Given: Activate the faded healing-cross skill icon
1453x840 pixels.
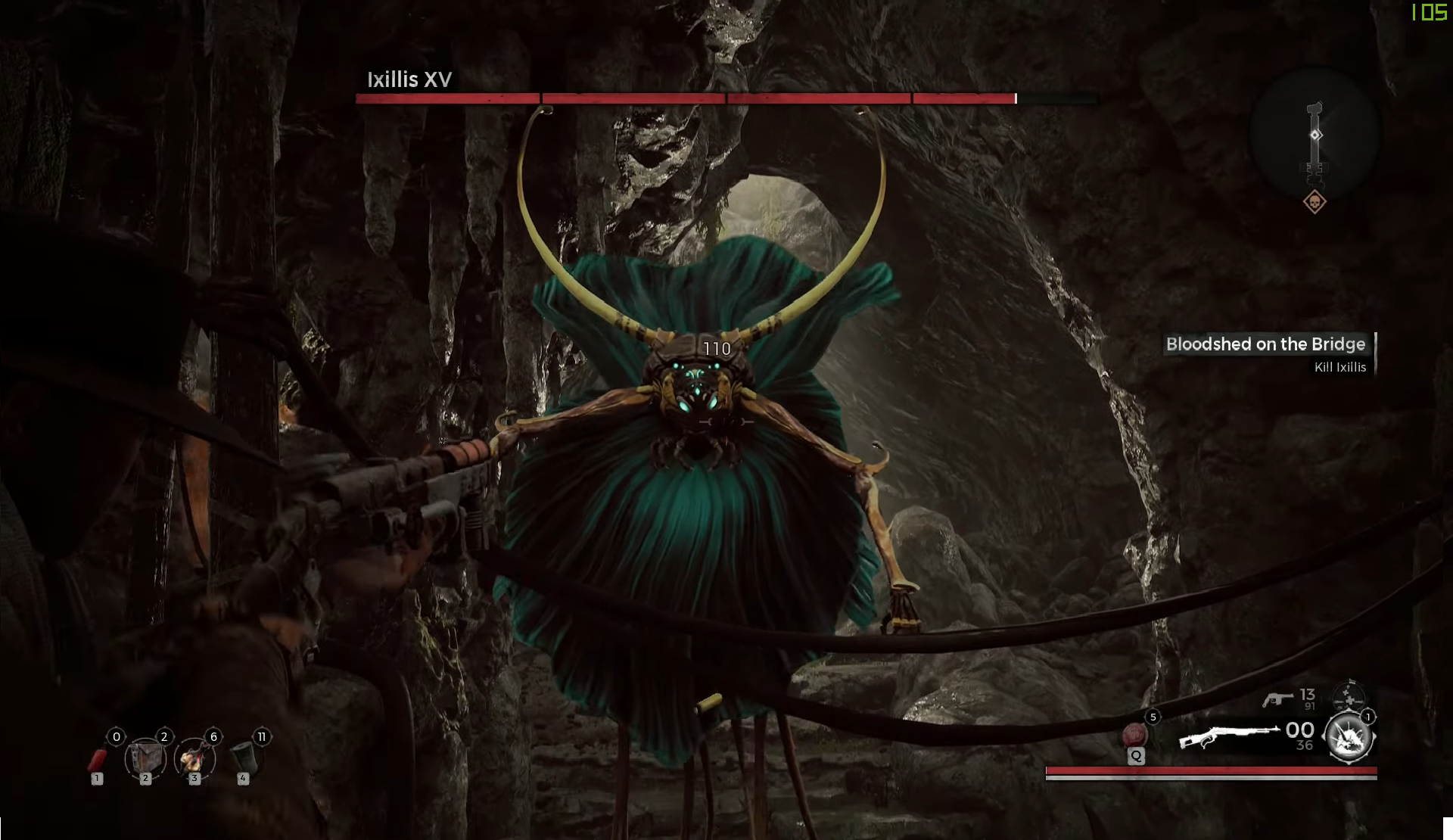Looking at the screenshot, I should [x=1349, y=695].
